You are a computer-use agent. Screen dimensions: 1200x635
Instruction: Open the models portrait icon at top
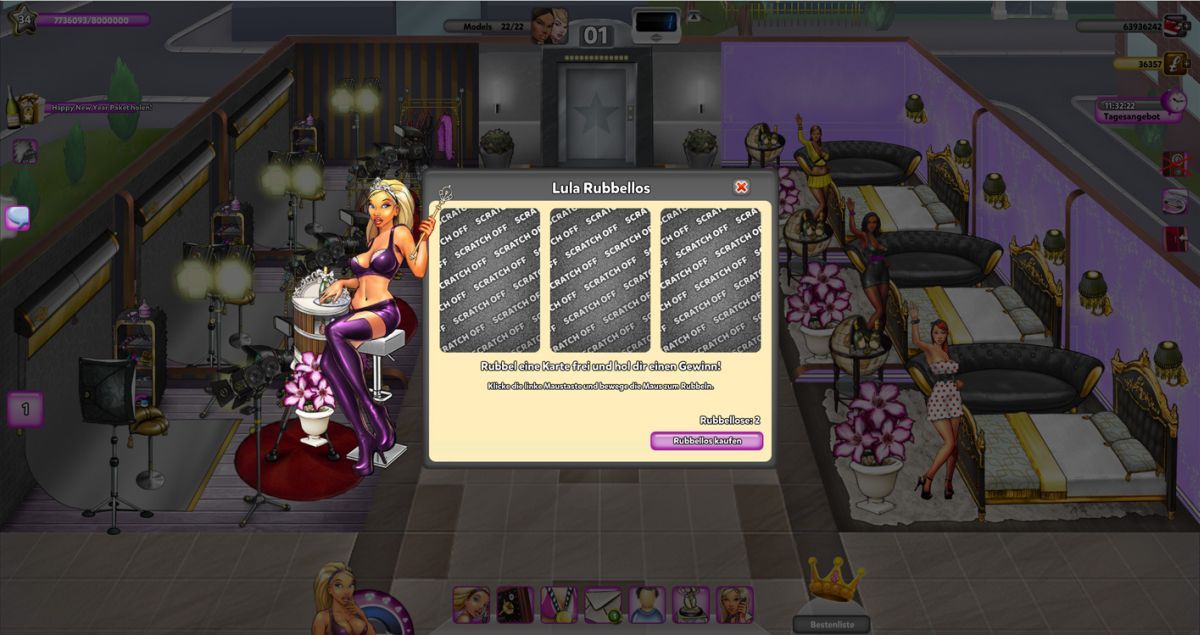(x=549, y=26)
